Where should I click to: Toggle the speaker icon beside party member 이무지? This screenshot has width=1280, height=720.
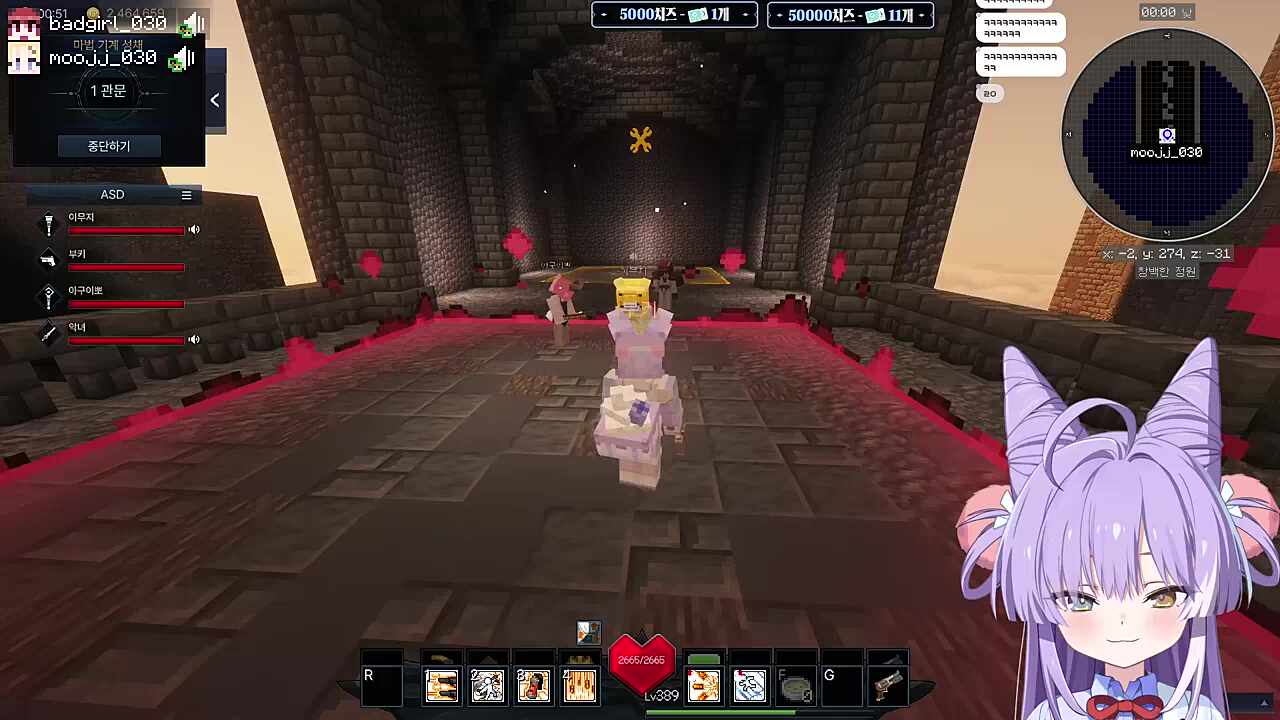[x=194, y=230]
